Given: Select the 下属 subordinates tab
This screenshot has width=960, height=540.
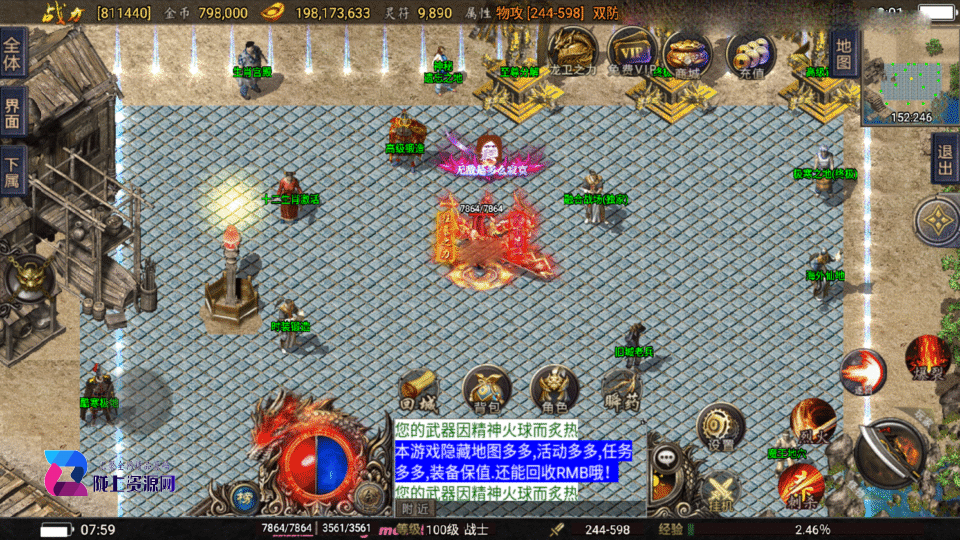Looking at the screenshot, I should pyautogui.click(x=12, y=170).
